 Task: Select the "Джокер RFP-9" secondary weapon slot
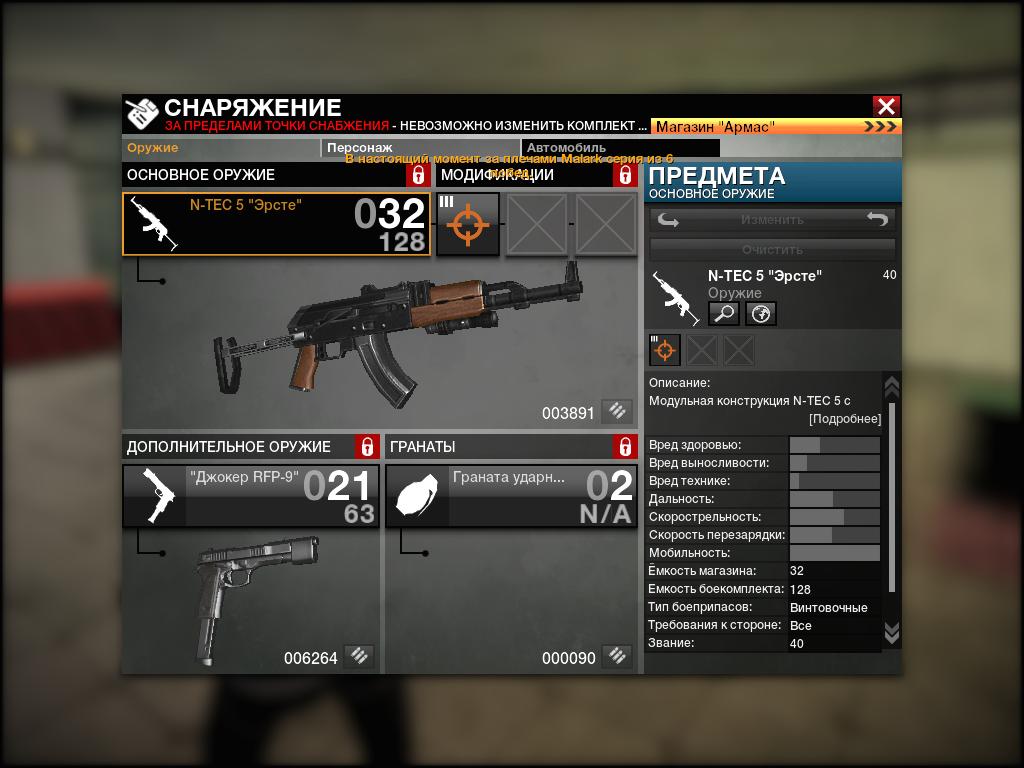coord(250,496)
